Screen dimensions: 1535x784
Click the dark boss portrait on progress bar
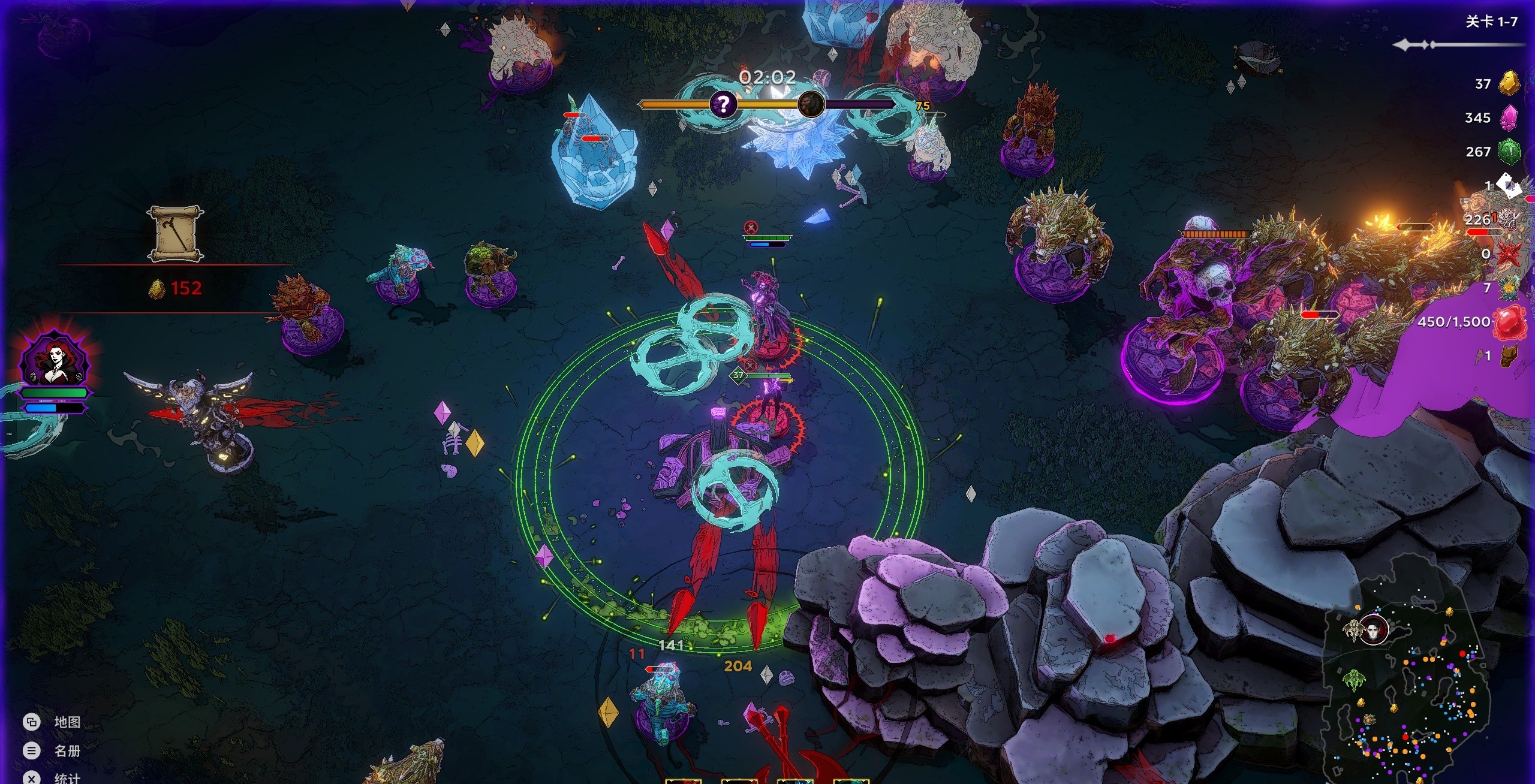pyautogui.click(x=811, y=104)
